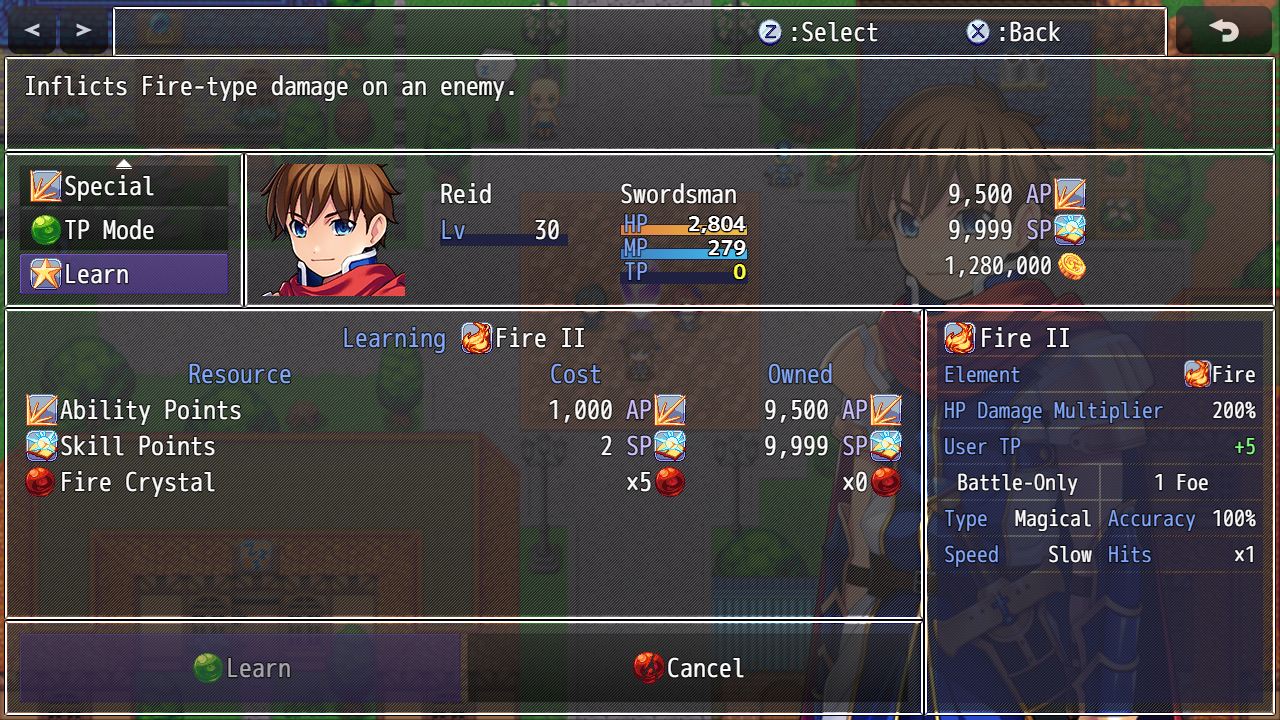The height and width of the screenshot is (720, 1280).
Task: Choose the TP Mode category
Action: click(x=124, y=231)
